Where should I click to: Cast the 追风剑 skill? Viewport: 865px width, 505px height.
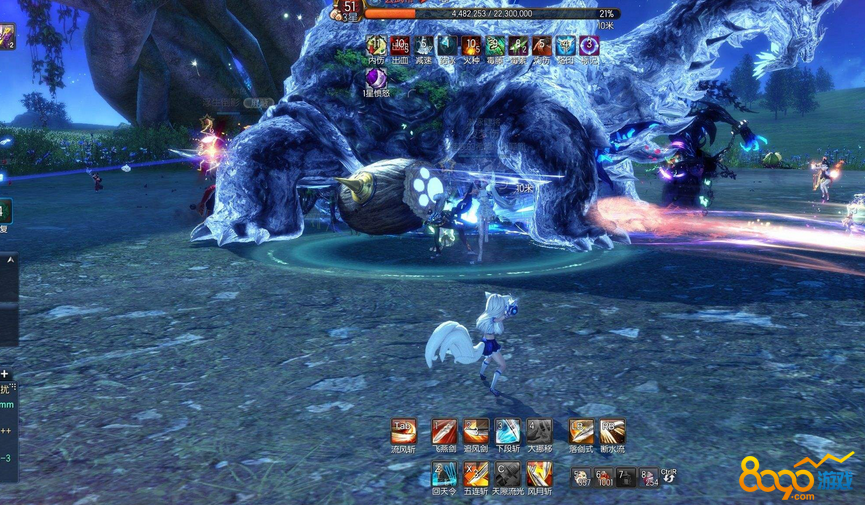pyautogui.click(x=476, y=431)
